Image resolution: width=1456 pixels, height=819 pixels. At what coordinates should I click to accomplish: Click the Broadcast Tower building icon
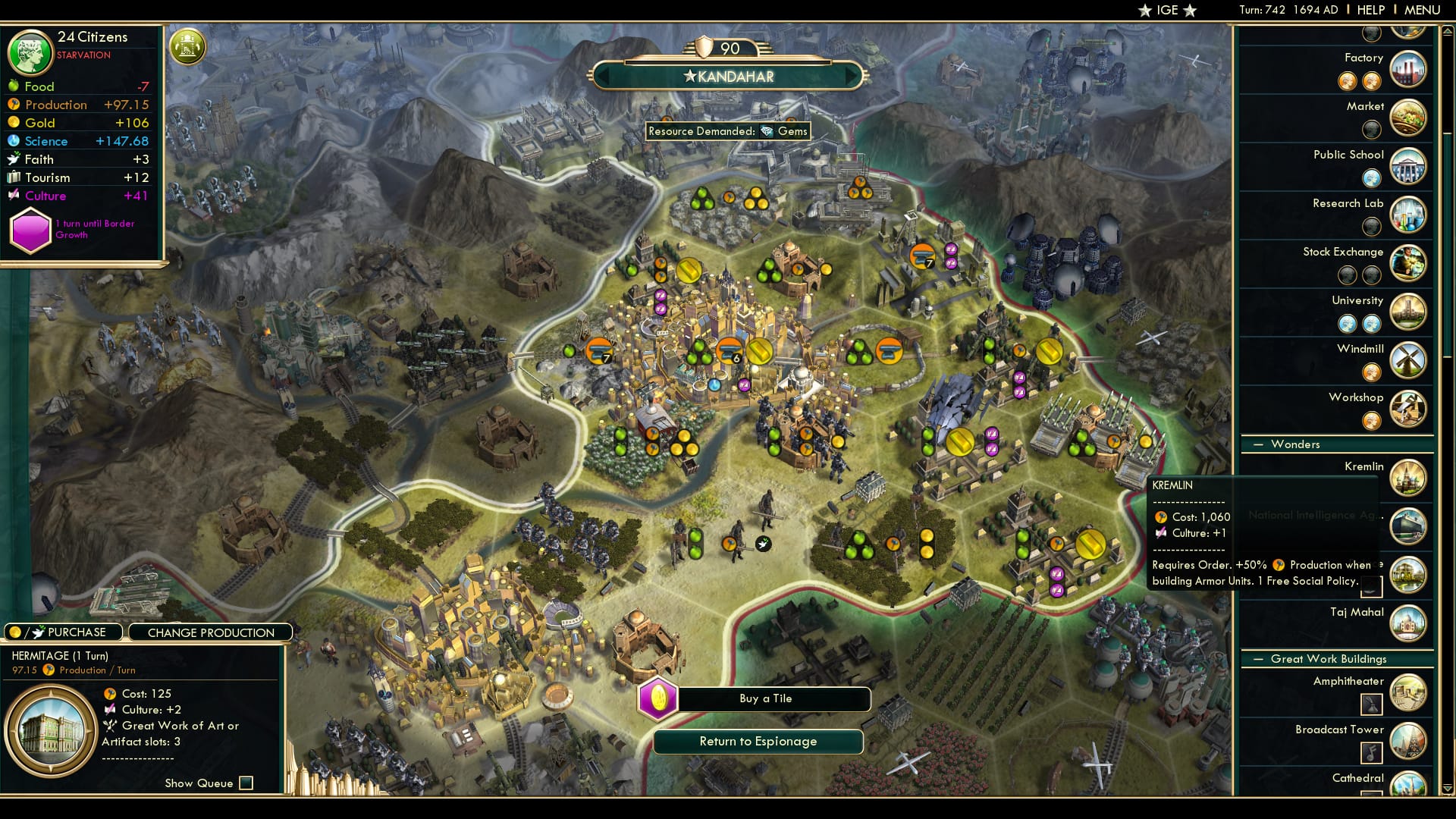1409,740
